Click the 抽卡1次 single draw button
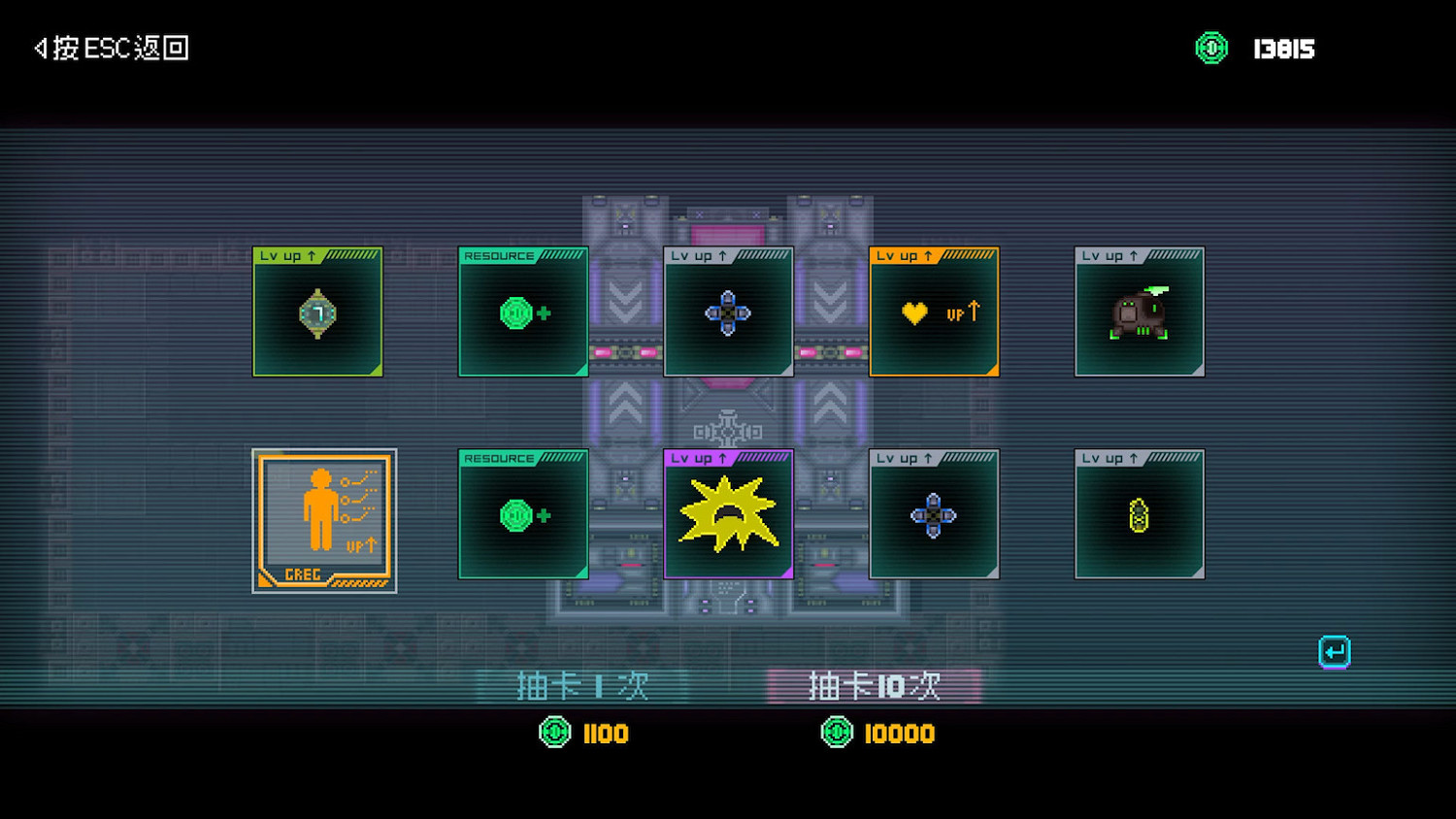Screen dimensions: 1456x819 pos(584,685)
